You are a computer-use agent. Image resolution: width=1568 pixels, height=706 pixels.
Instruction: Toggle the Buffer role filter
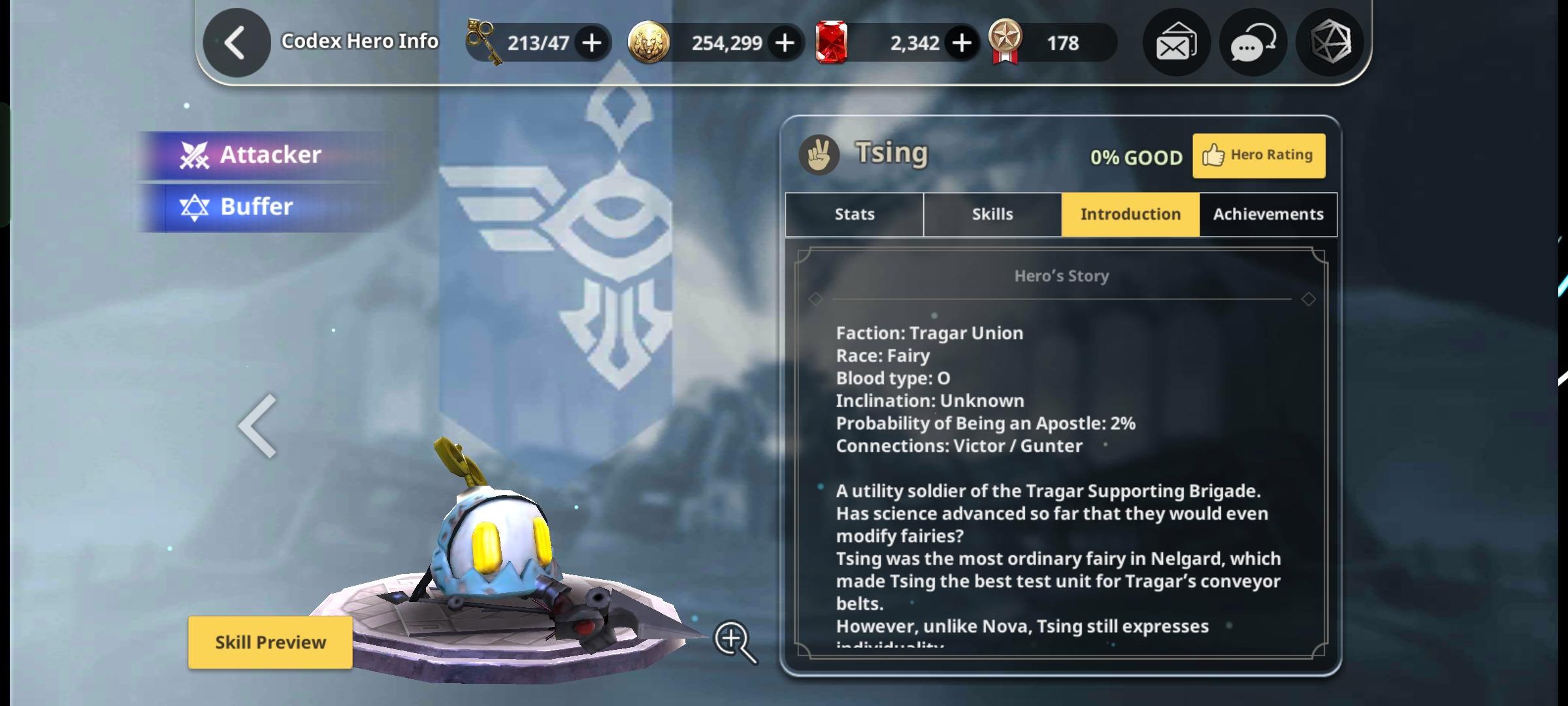[260, 207]
